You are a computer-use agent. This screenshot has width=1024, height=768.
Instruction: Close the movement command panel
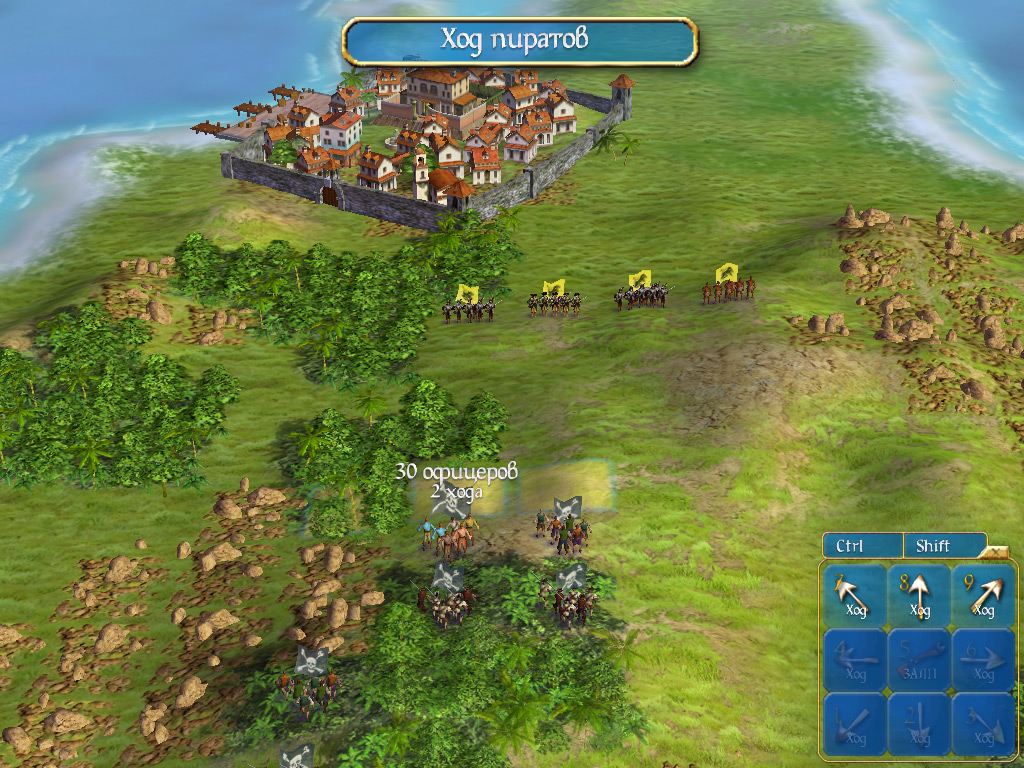pos(996,549)
